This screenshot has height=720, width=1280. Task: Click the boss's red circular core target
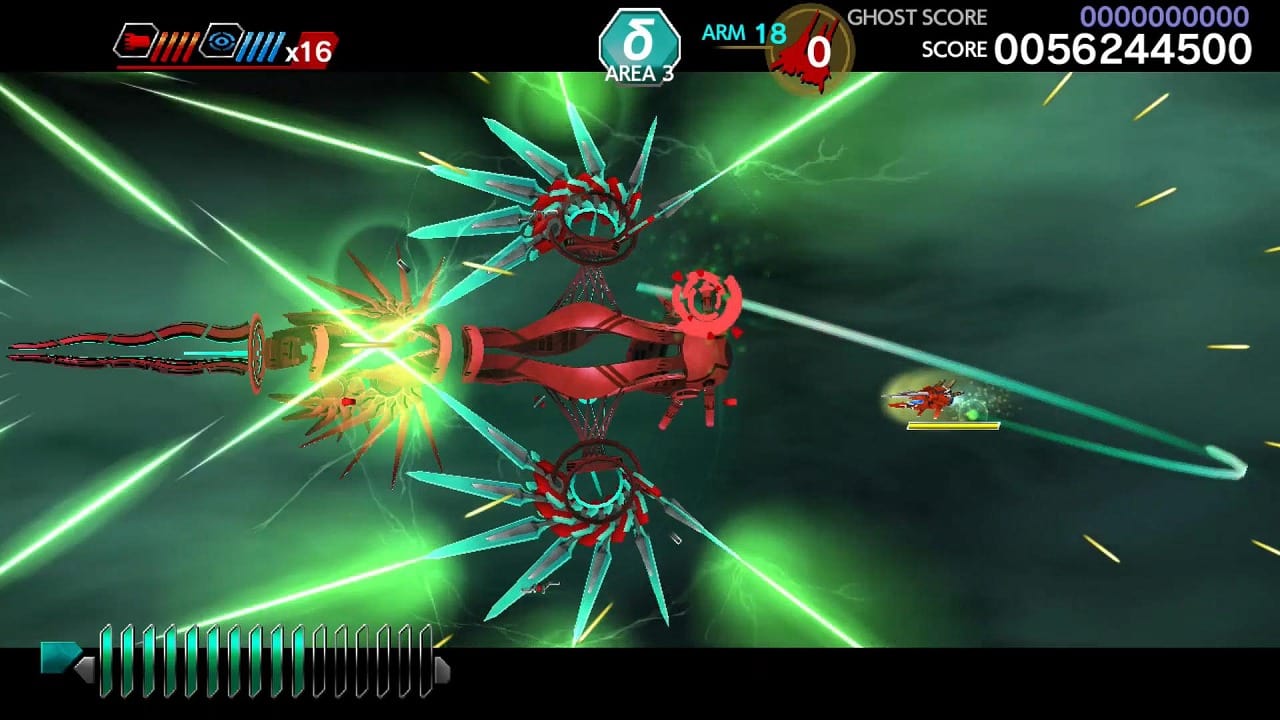point(708,300)
